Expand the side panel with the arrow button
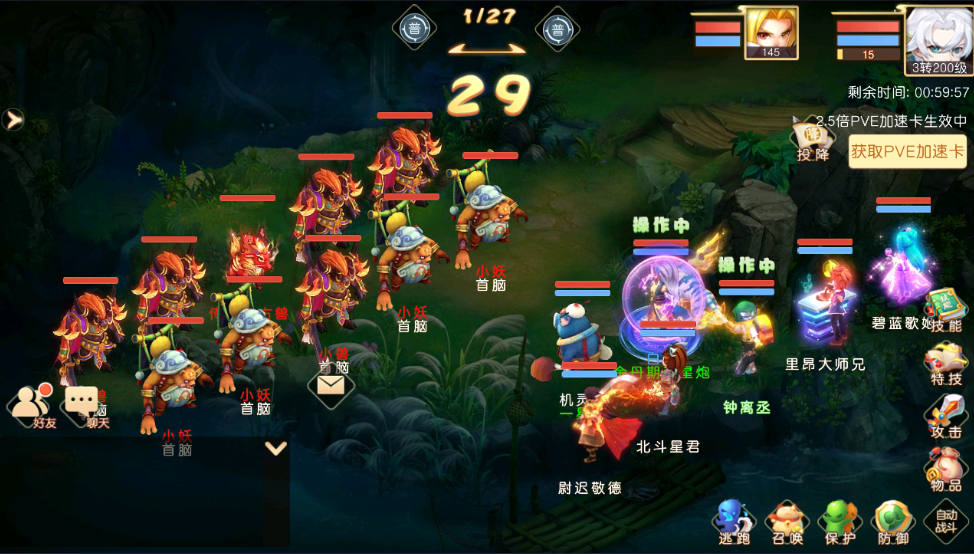Screen dimensions: 974x554 point(14,120)
